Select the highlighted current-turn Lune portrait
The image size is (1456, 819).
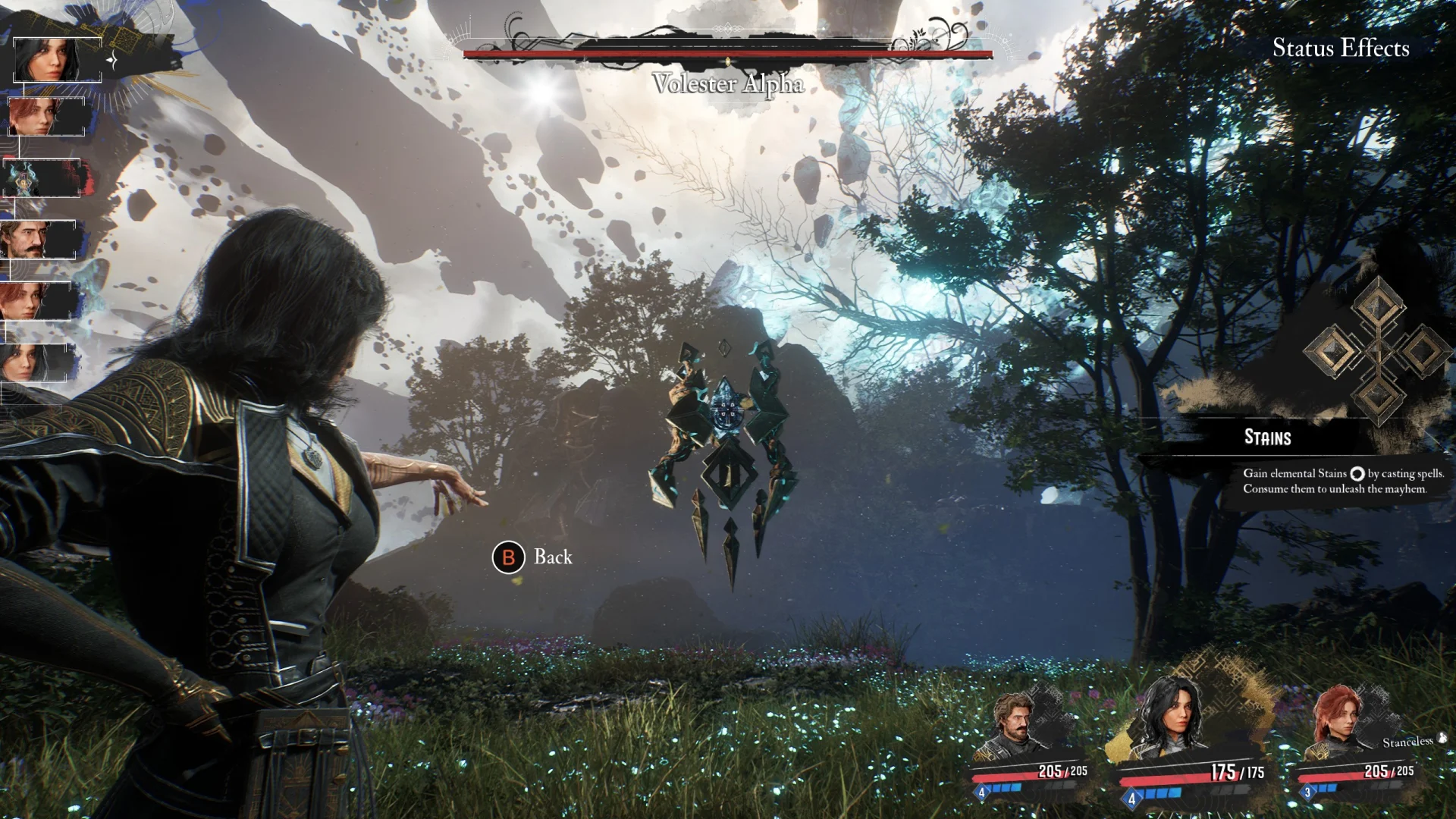(57, 59)
